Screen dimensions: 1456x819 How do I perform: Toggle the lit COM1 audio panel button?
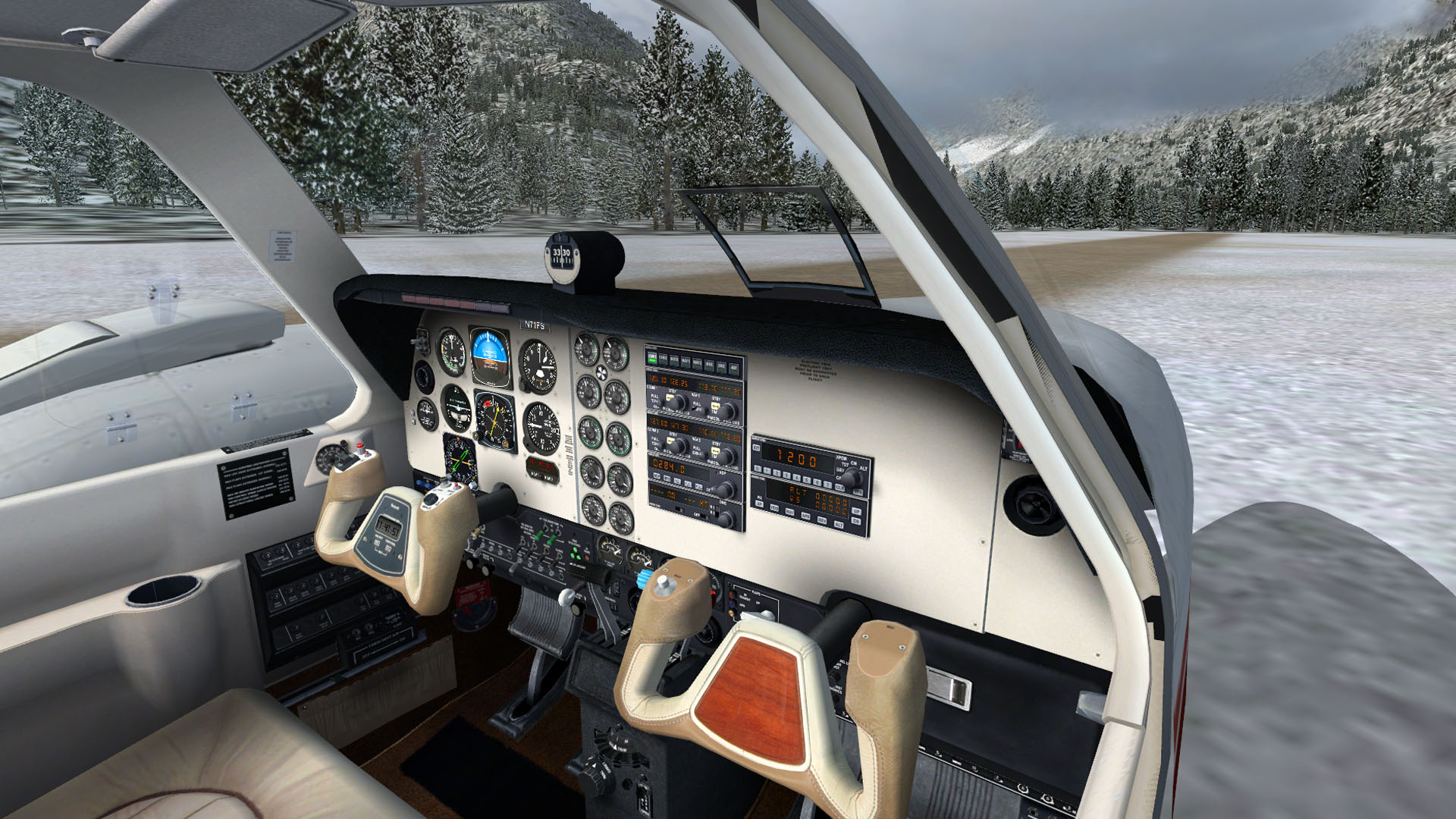(652, 357)
